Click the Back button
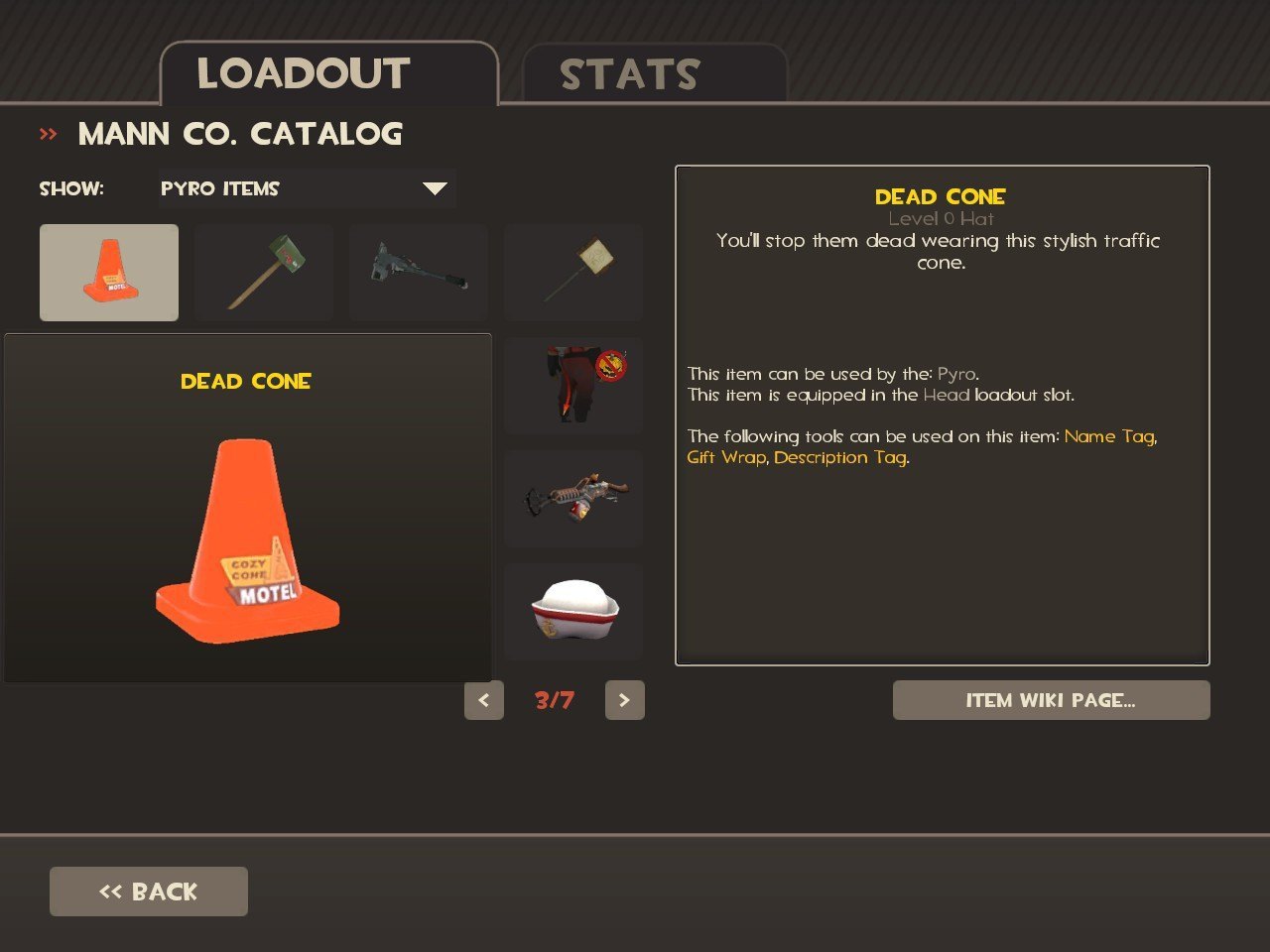Viewport: 1270px width, 952px height. coord(149,892)
